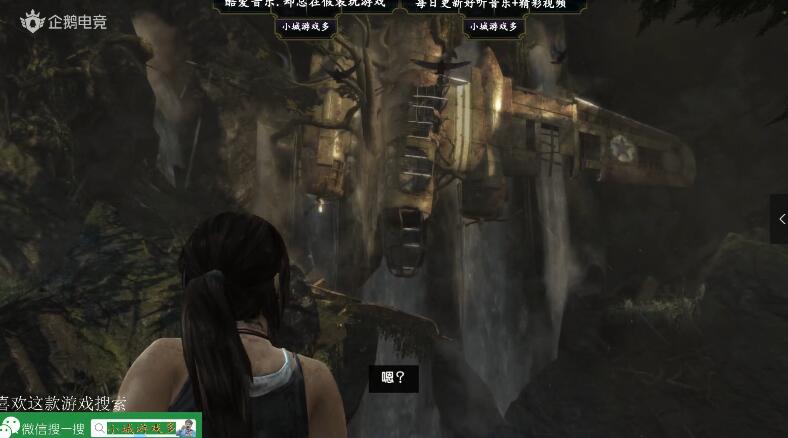
Task: Expand the side panel arrow on right edge
Action: click(780, 219)
